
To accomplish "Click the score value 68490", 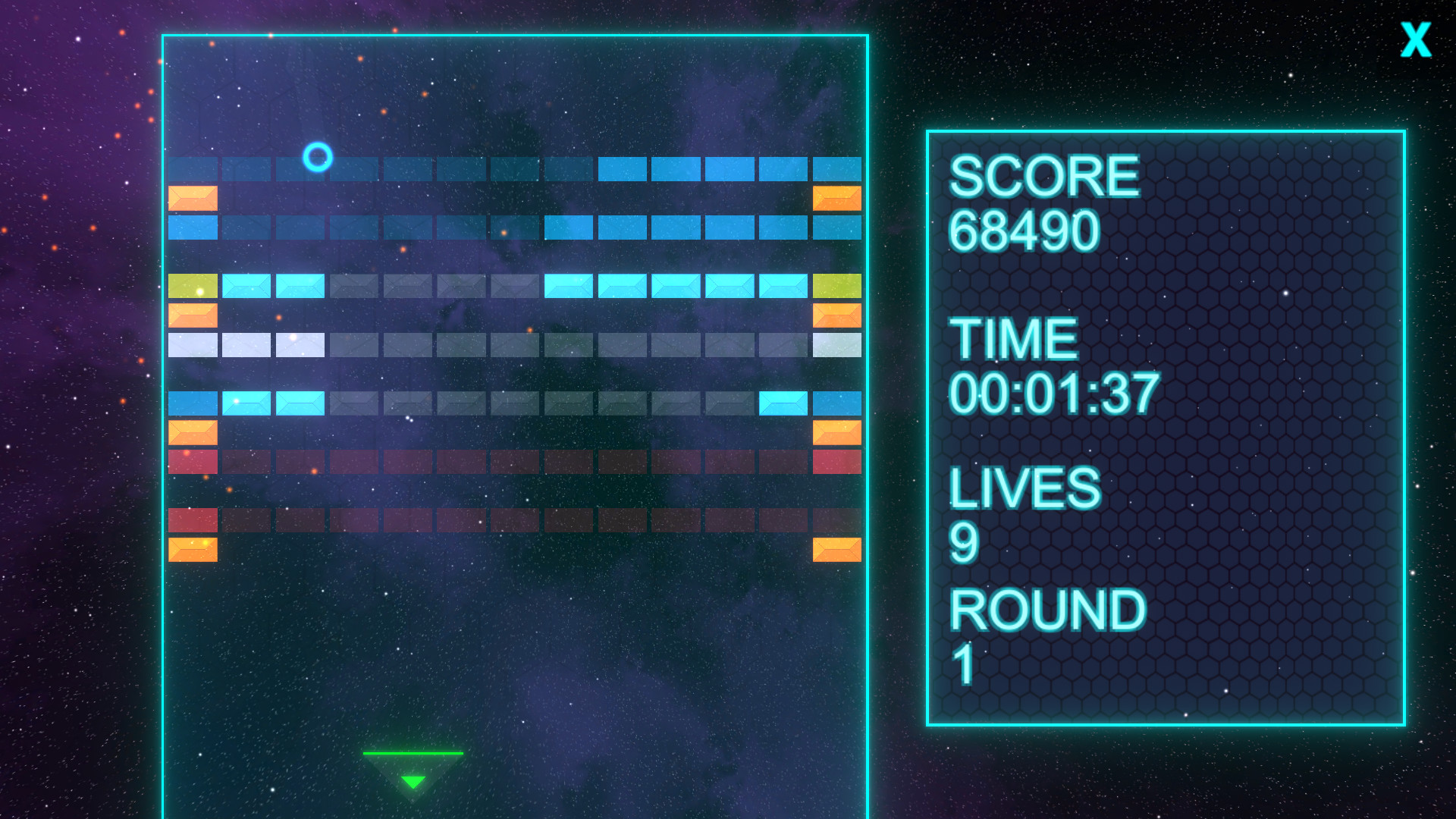I will 1025,231.
